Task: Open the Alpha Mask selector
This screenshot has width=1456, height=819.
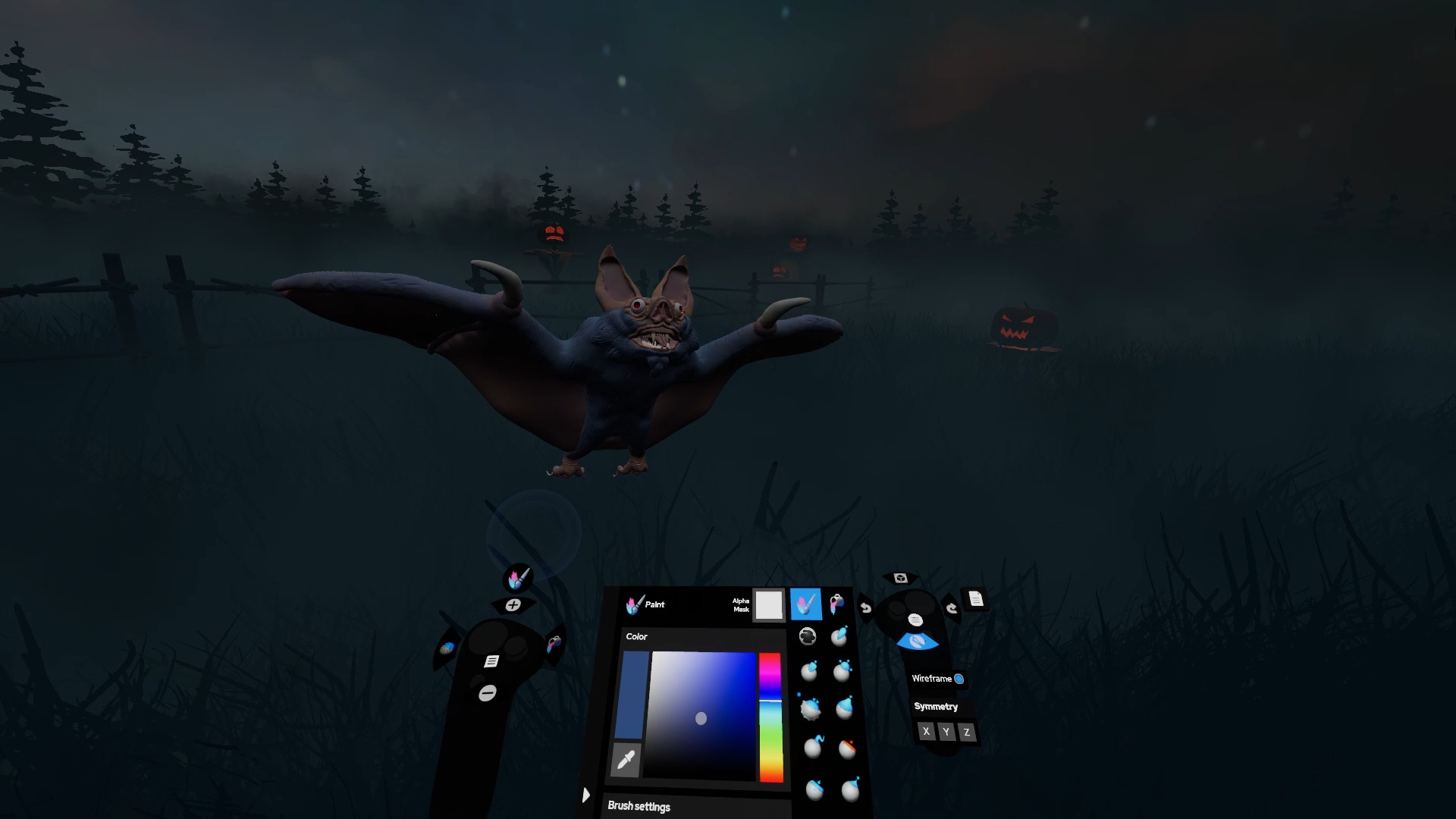Action: pyautogui.click(x=769, y=605)
